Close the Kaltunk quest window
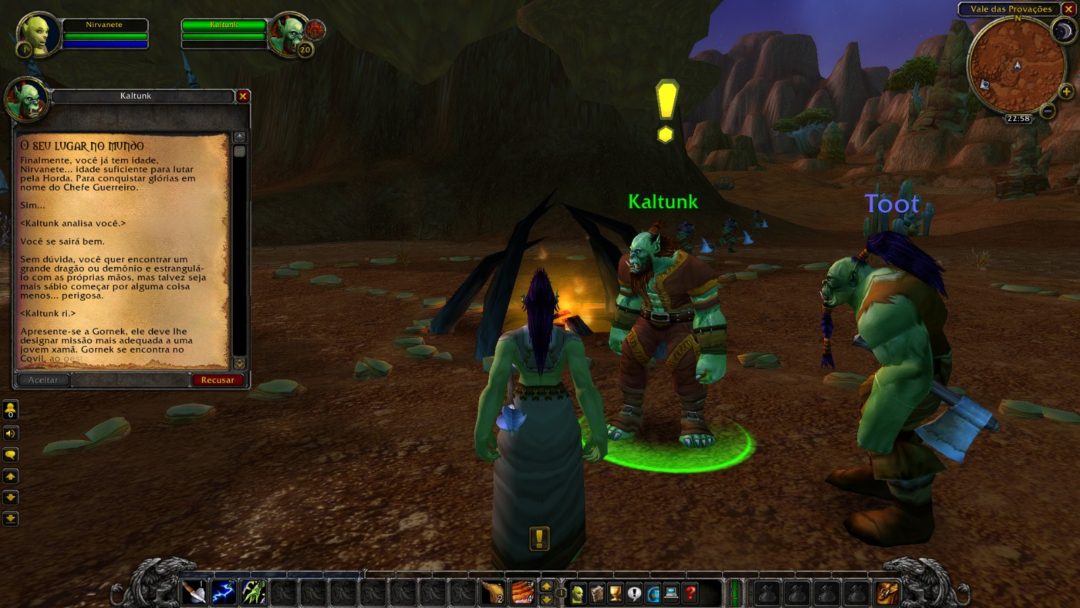 pyautogui.click(x=242, y=96)
